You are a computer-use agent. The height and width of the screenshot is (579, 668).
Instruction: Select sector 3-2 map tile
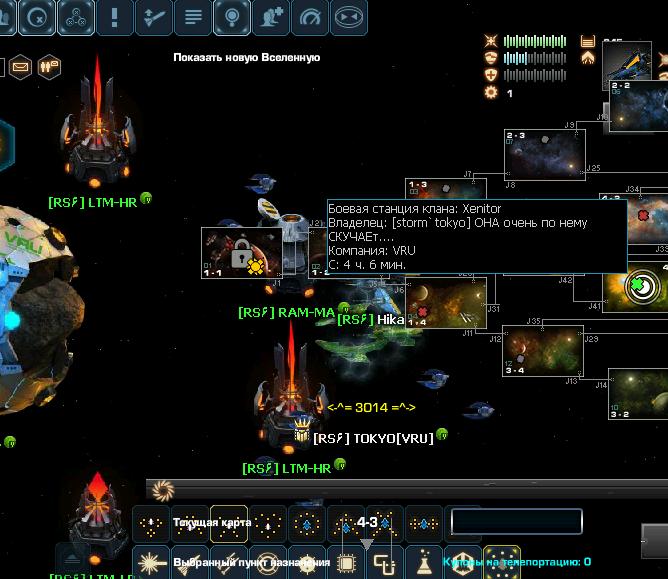(639, 394)
